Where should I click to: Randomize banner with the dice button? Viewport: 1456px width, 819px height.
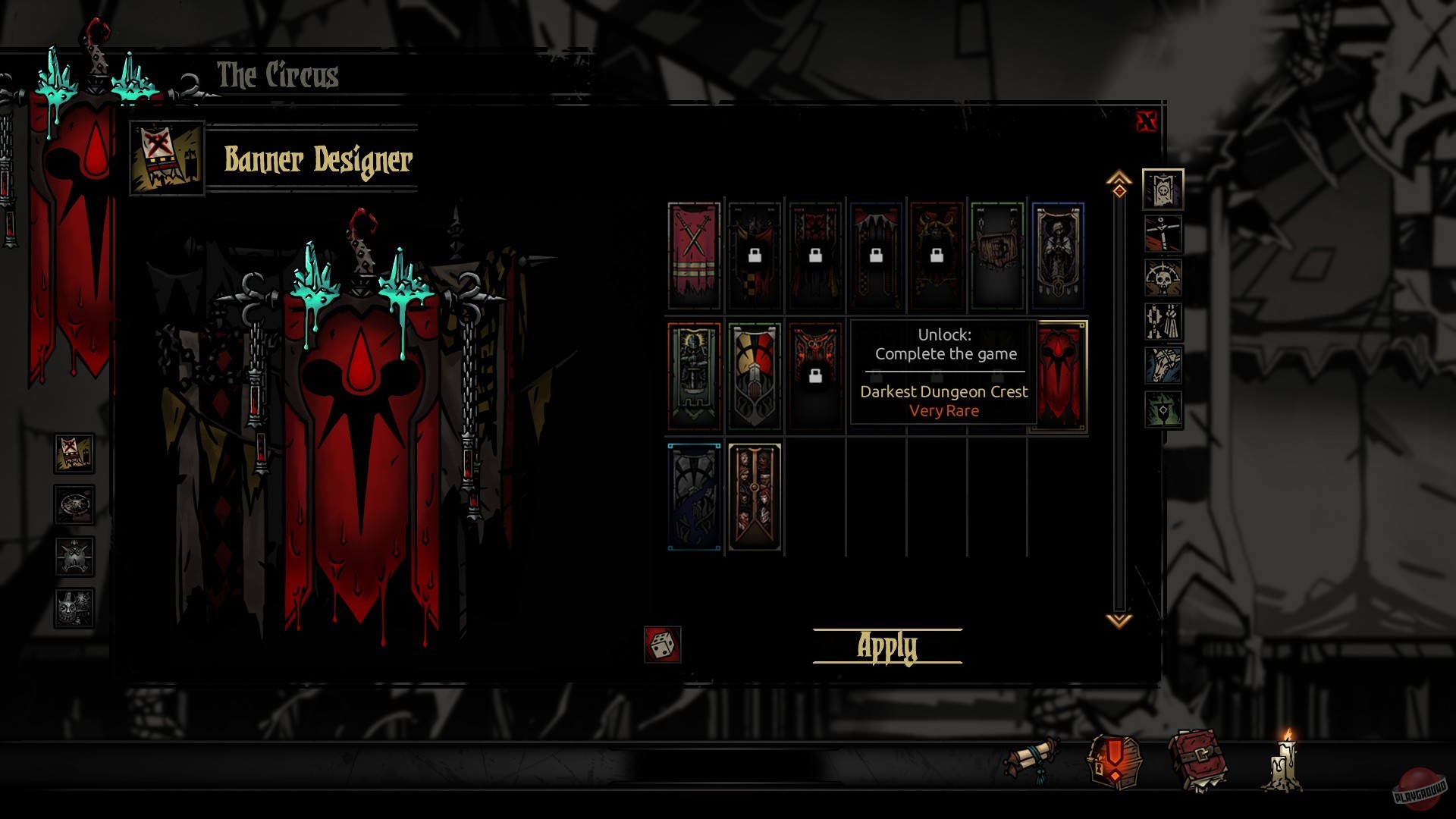(x=662, y=645)
